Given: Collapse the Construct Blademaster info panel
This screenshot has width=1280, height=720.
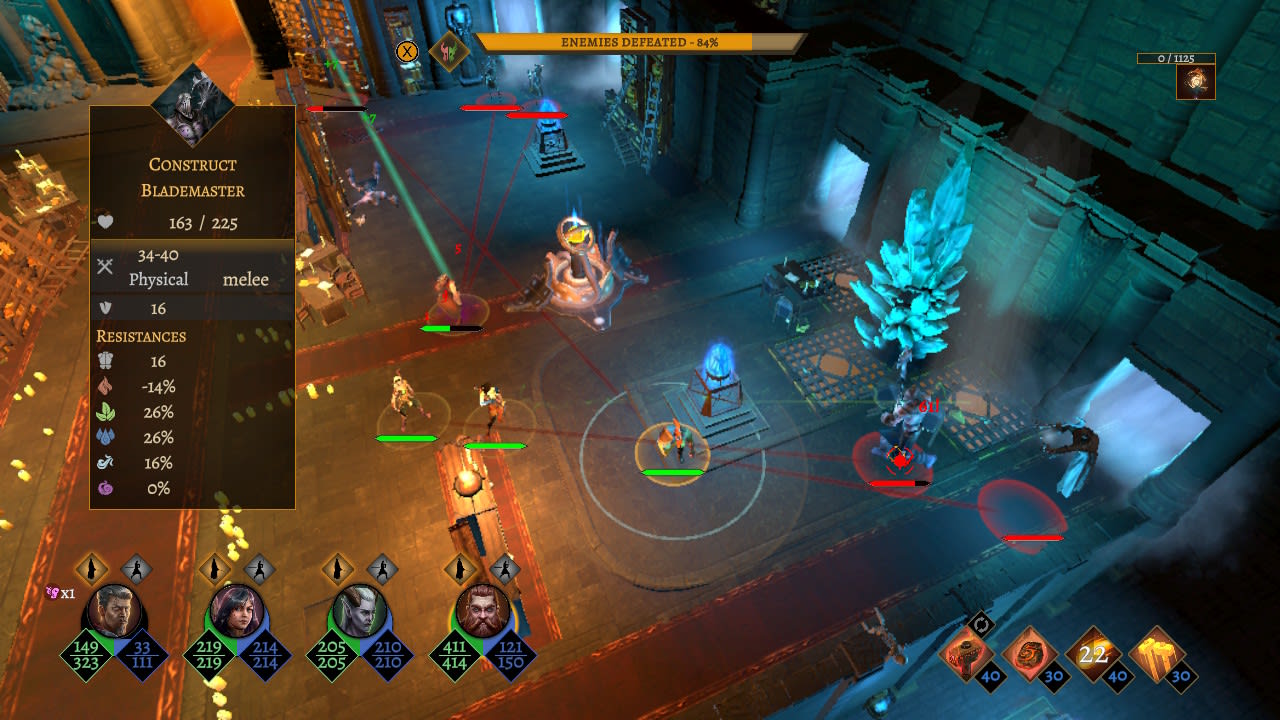Looking at the screenshot, I should tap(192, 175).
